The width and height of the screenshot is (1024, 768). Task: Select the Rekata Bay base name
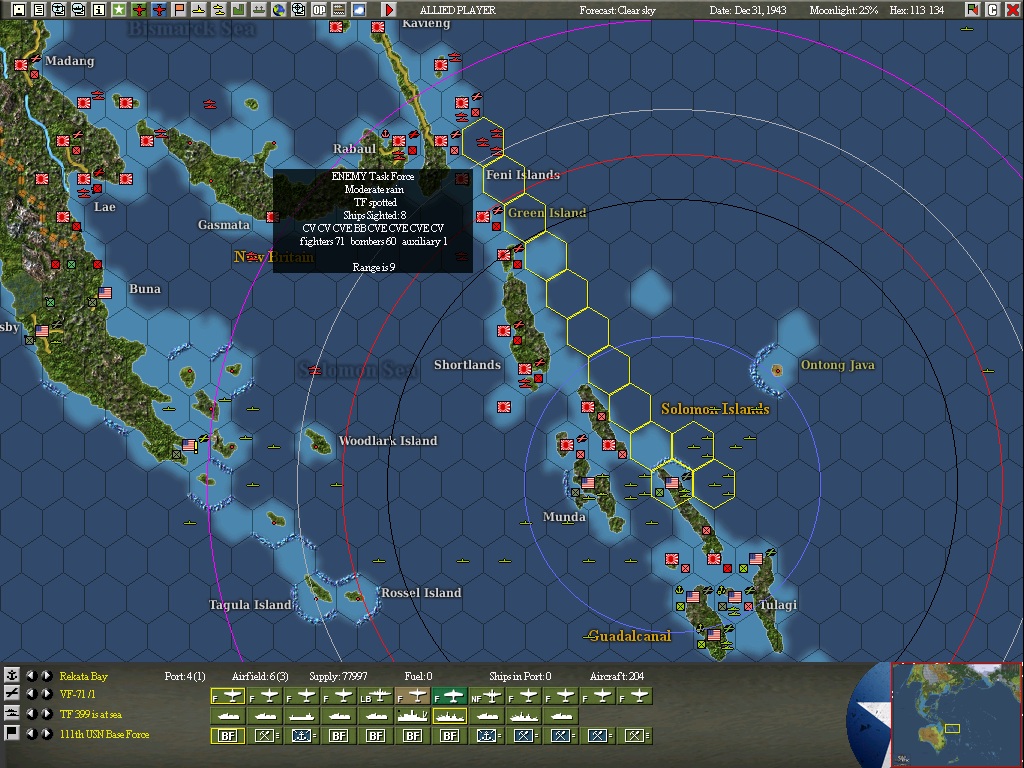[84, 676]
